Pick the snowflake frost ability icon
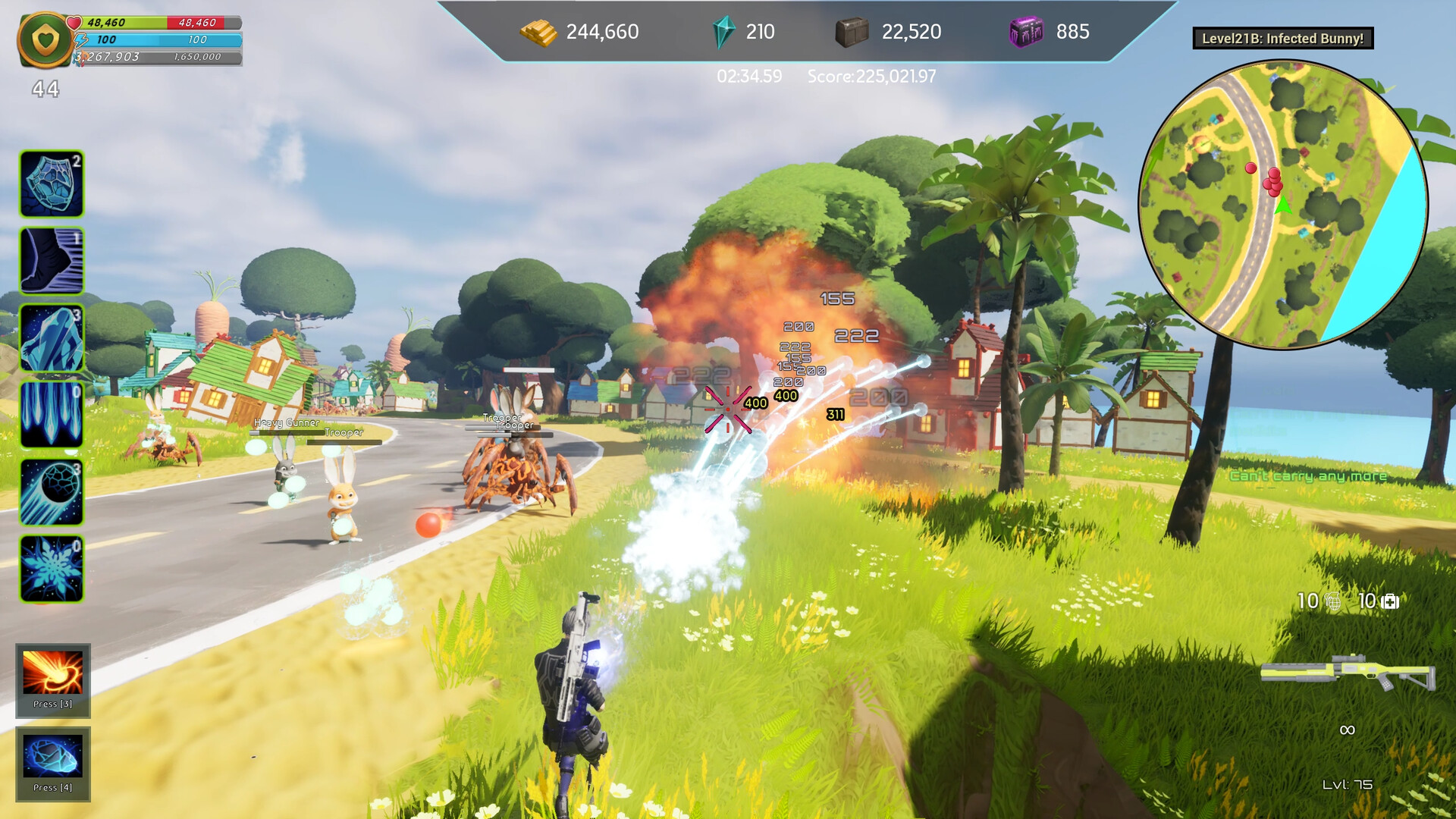1456x819 pixels. (x=52, y=569)
